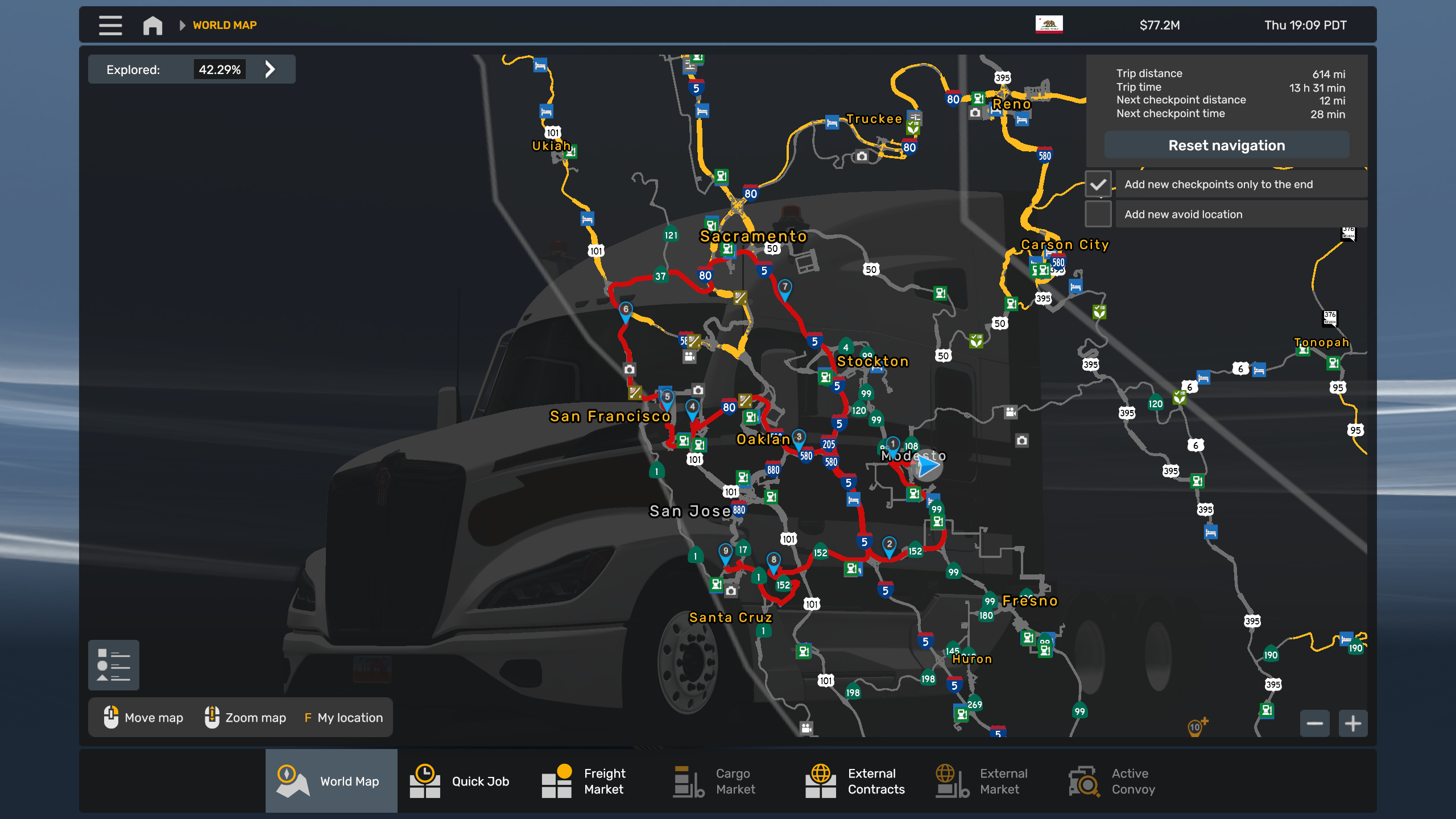1456x819 pixels.
Task: Open External Contracts tab
Action: click(x=855, y=781)
